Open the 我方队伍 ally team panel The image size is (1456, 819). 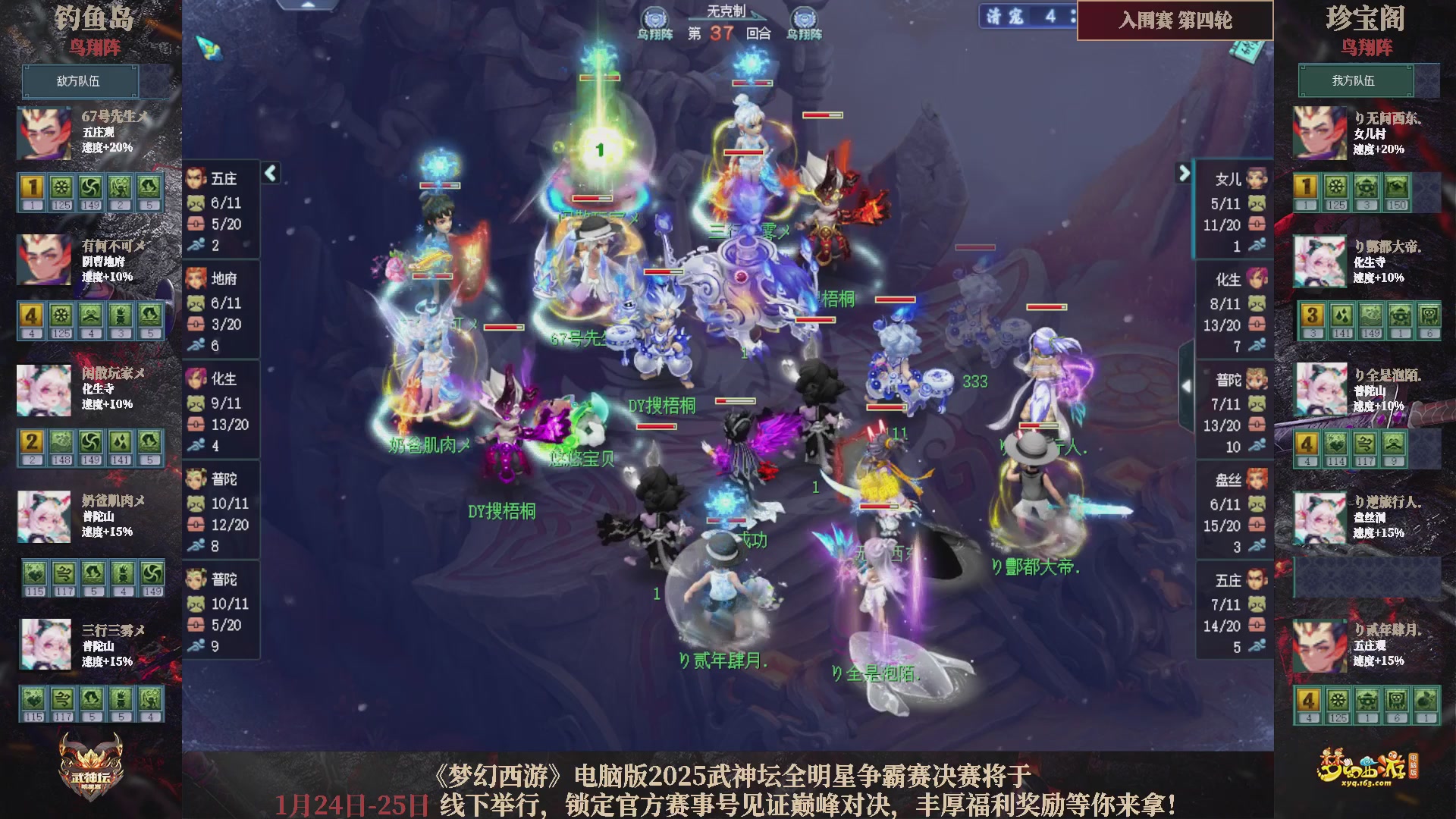(1356, 81)
